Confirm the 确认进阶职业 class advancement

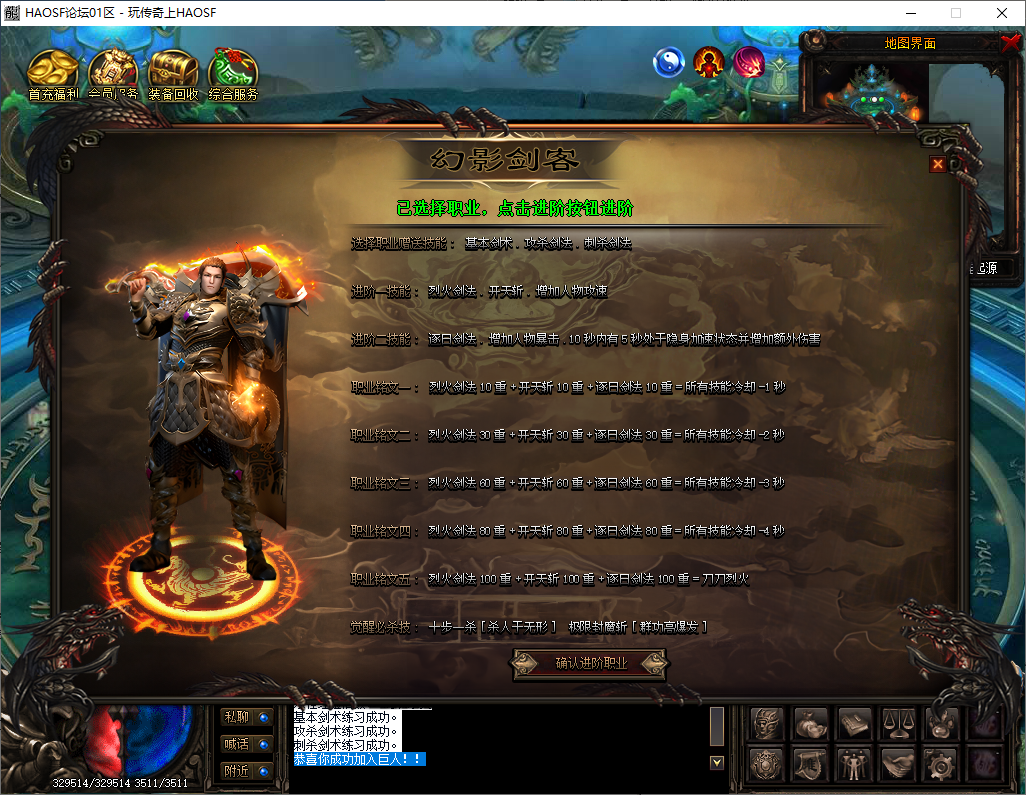coord(590,663)
